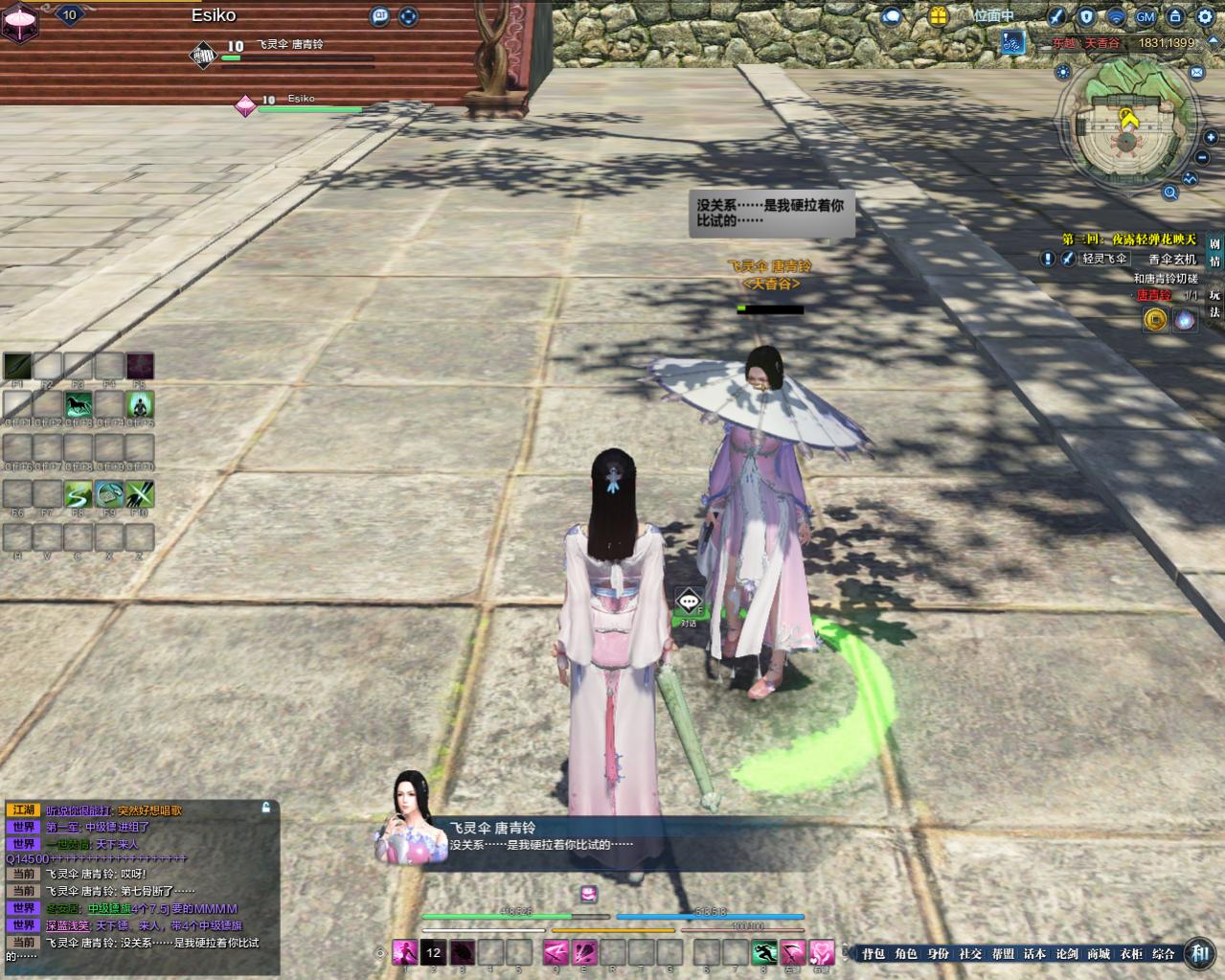Activate the meditation skill icon
The height and width of the screenshot is (980, 1225).
[x=140, y=405]
